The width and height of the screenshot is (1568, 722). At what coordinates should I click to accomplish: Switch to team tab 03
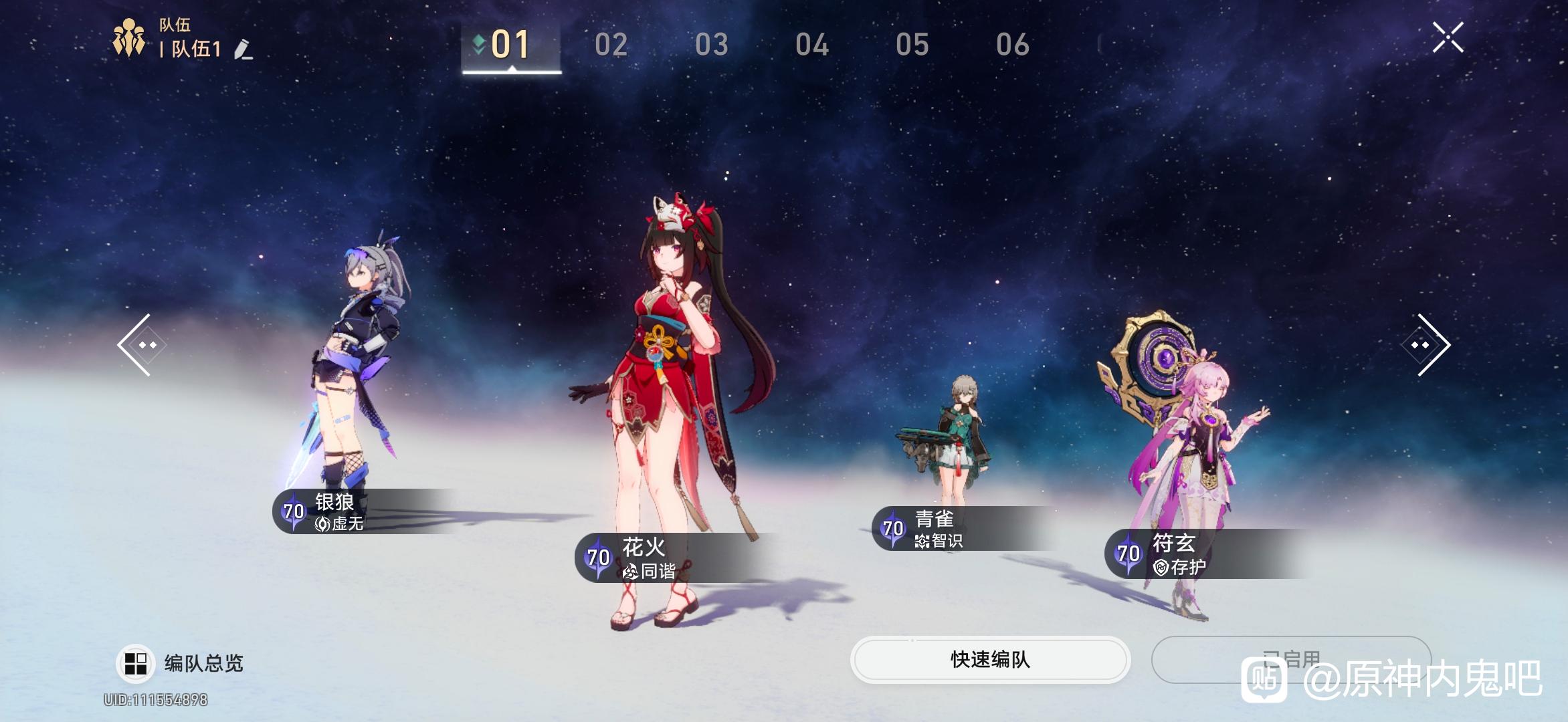tap(711, 45)
